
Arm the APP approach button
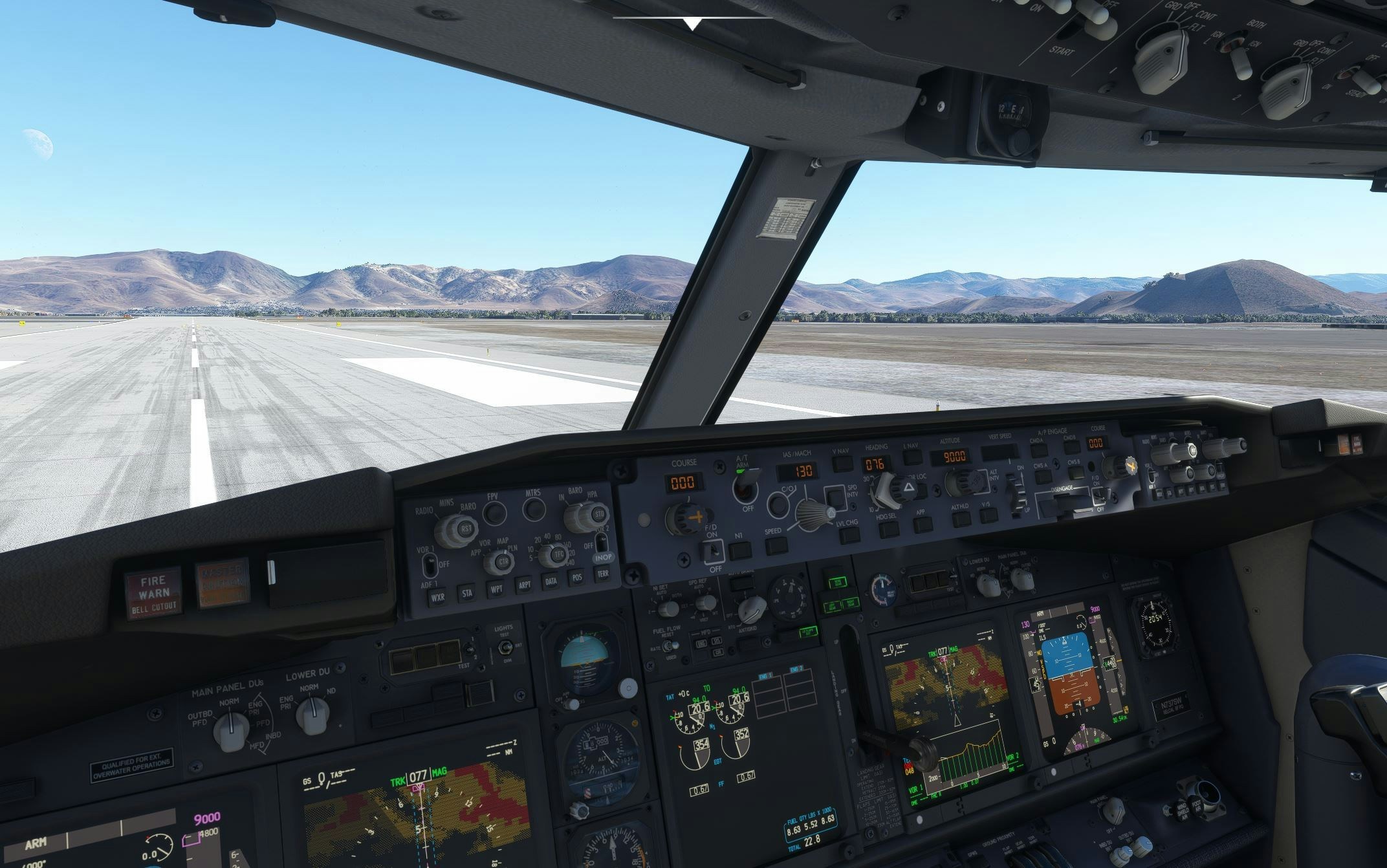[x=923, y=524]
